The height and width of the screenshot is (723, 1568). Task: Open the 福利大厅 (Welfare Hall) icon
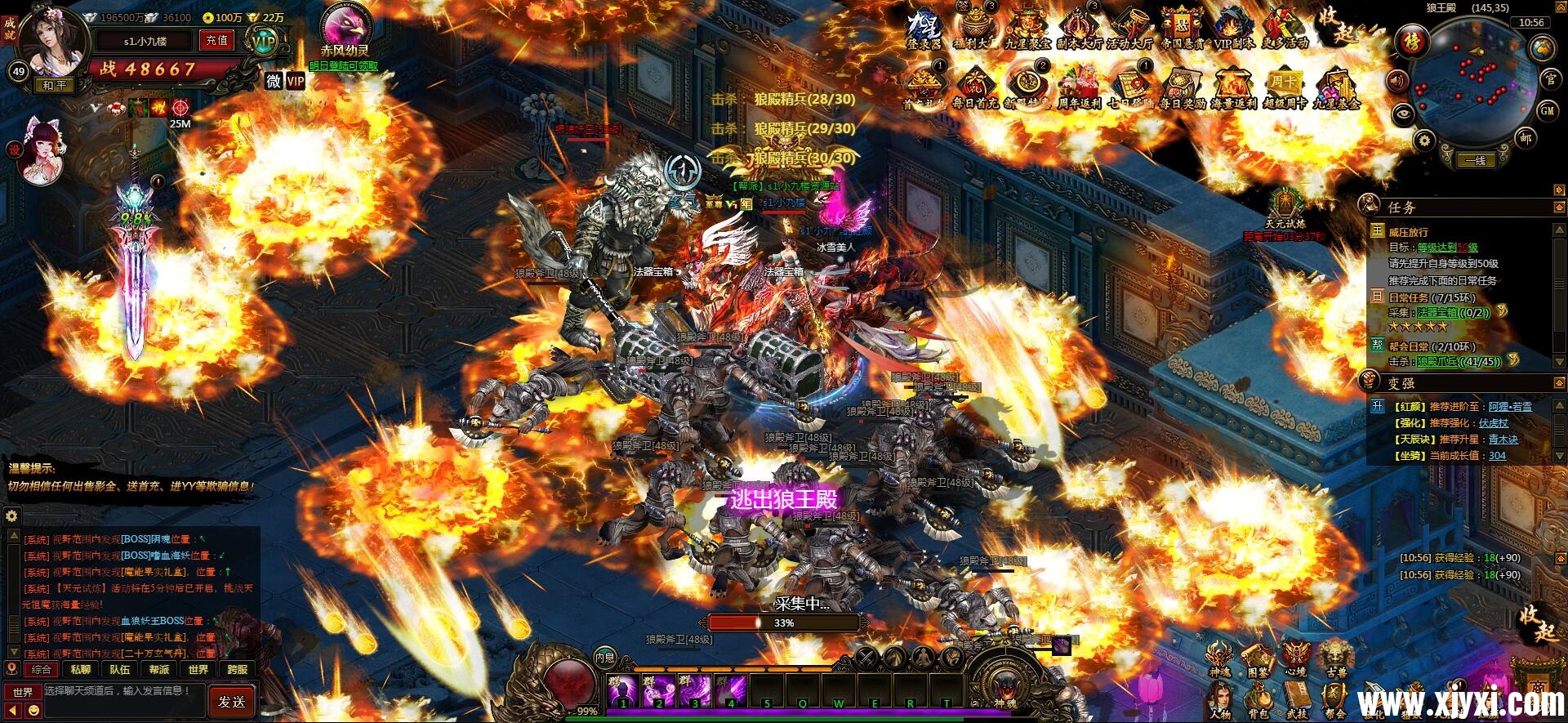point(975,21)
